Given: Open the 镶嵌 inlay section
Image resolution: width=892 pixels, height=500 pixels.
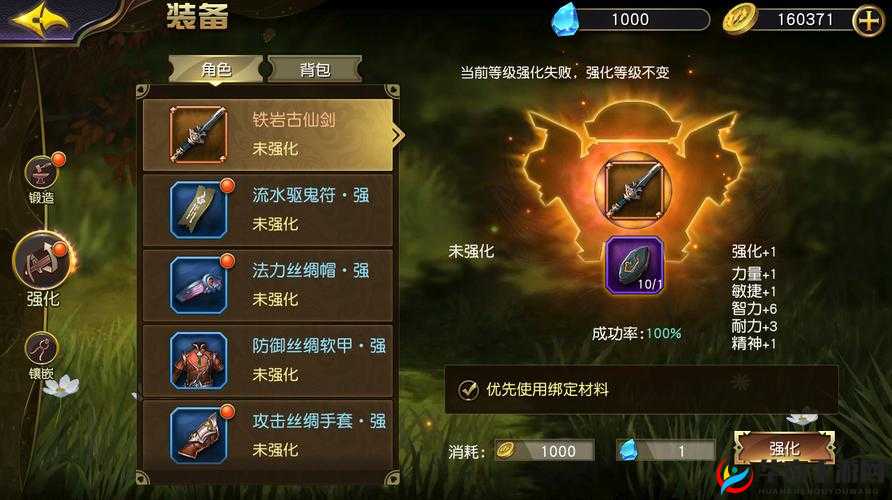Looking at the screenshot, I should 41,354.
